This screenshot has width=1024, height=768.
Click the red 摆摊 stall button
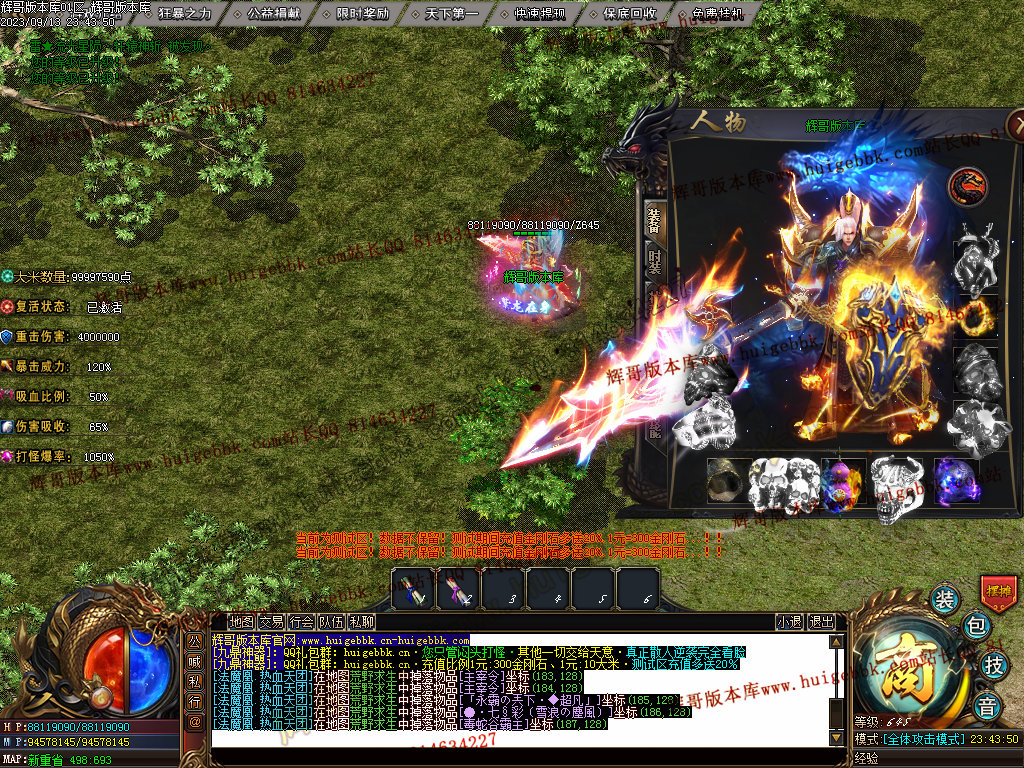click(x=998, y=592)
